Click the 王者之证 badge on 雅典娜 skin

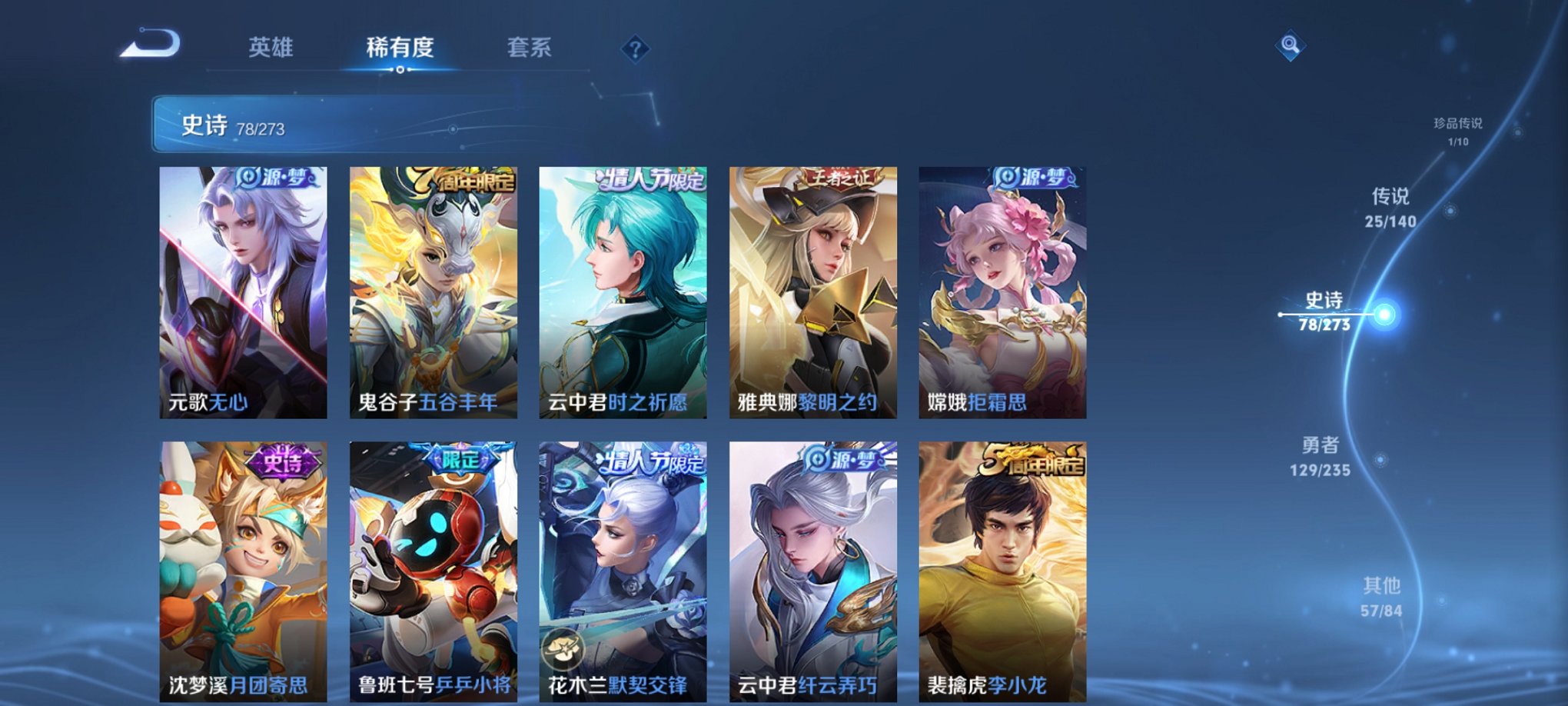[841, 178]
